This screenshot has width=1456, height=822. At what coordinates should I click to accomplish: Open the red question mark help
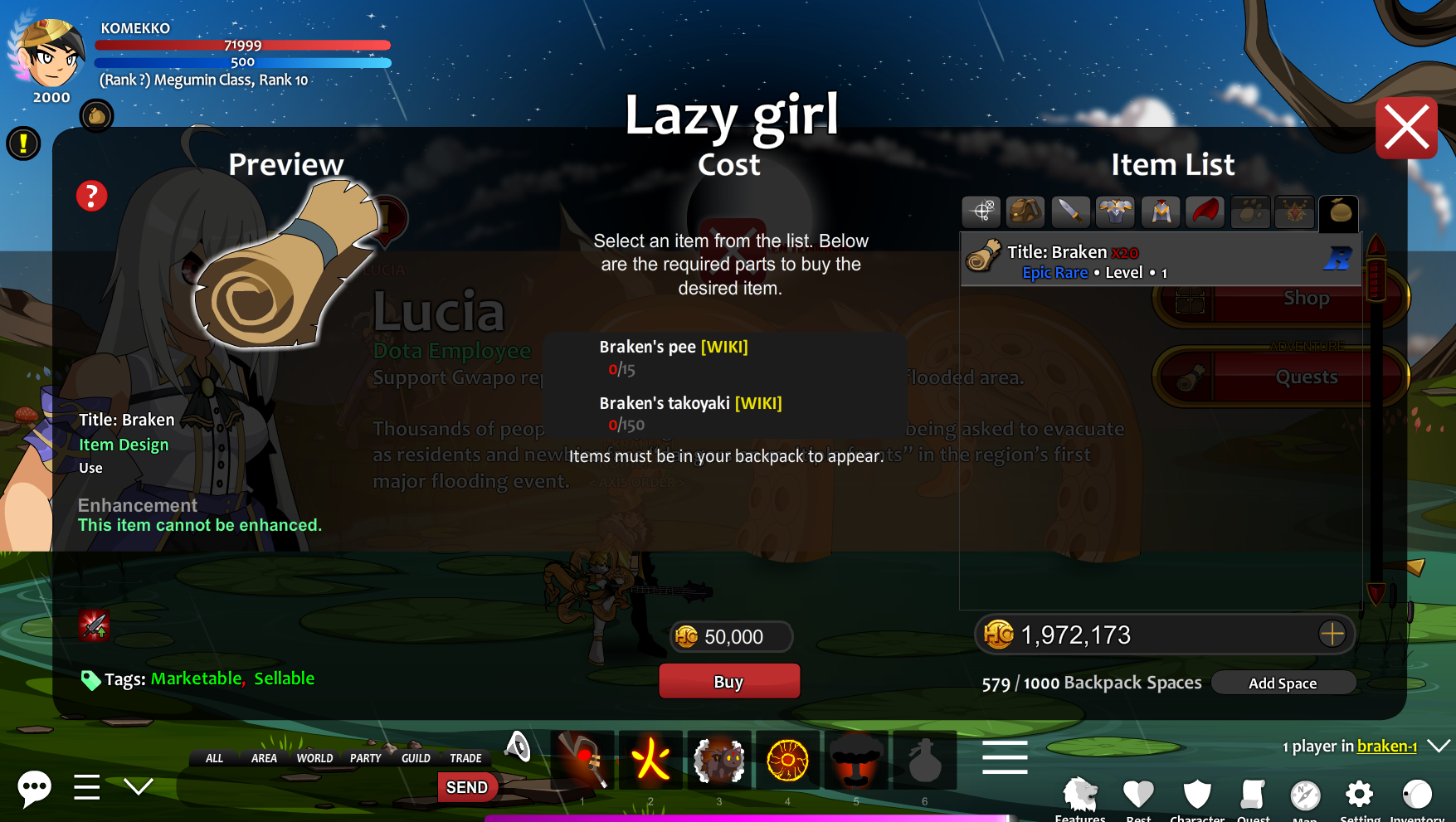[x=91, y=197]
